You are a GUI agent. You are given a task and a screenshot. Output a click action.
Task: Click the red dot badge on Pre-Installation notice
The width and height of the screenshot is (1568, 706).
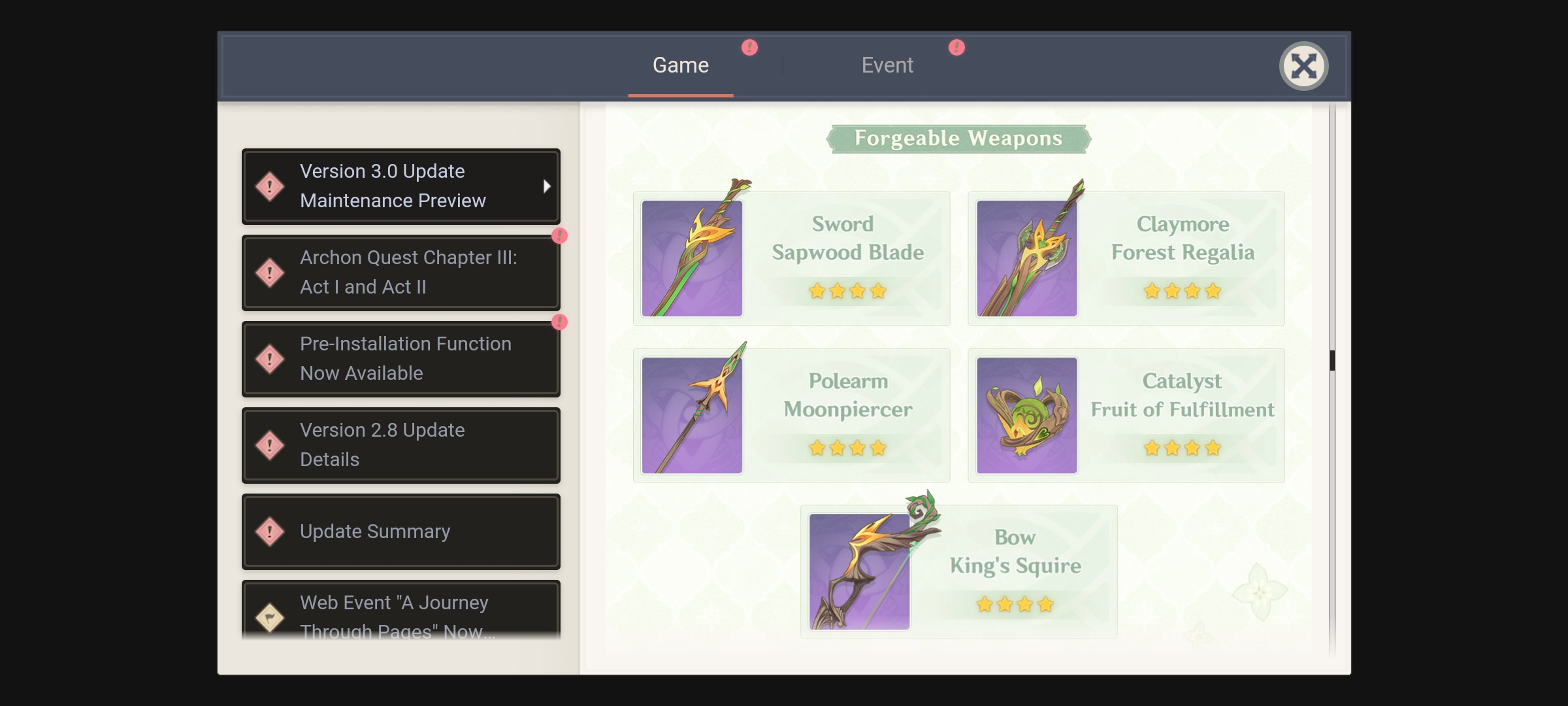559,322
